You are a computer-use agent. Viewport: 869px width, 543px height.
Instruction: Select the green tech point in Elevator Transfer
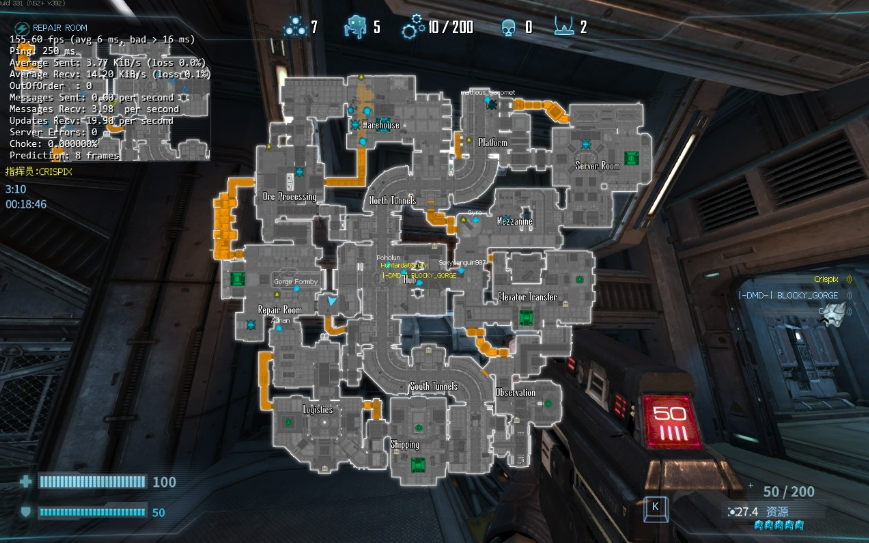pos(526,318)
